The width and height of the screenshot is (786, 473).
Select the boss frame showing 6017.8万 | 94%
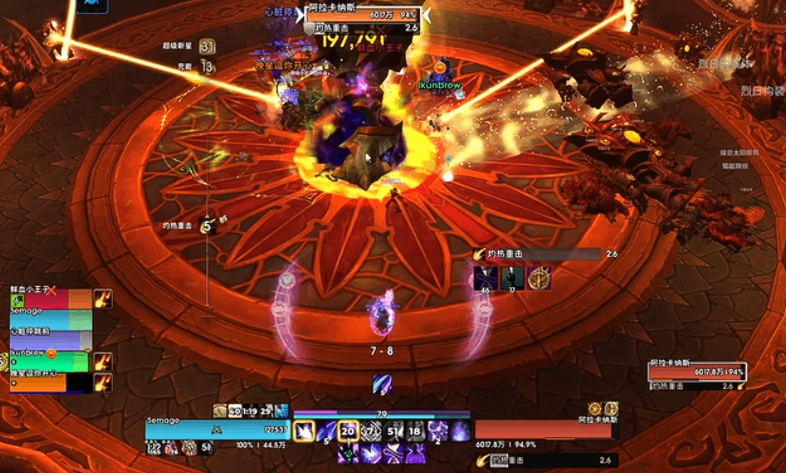tap(696, 371)
